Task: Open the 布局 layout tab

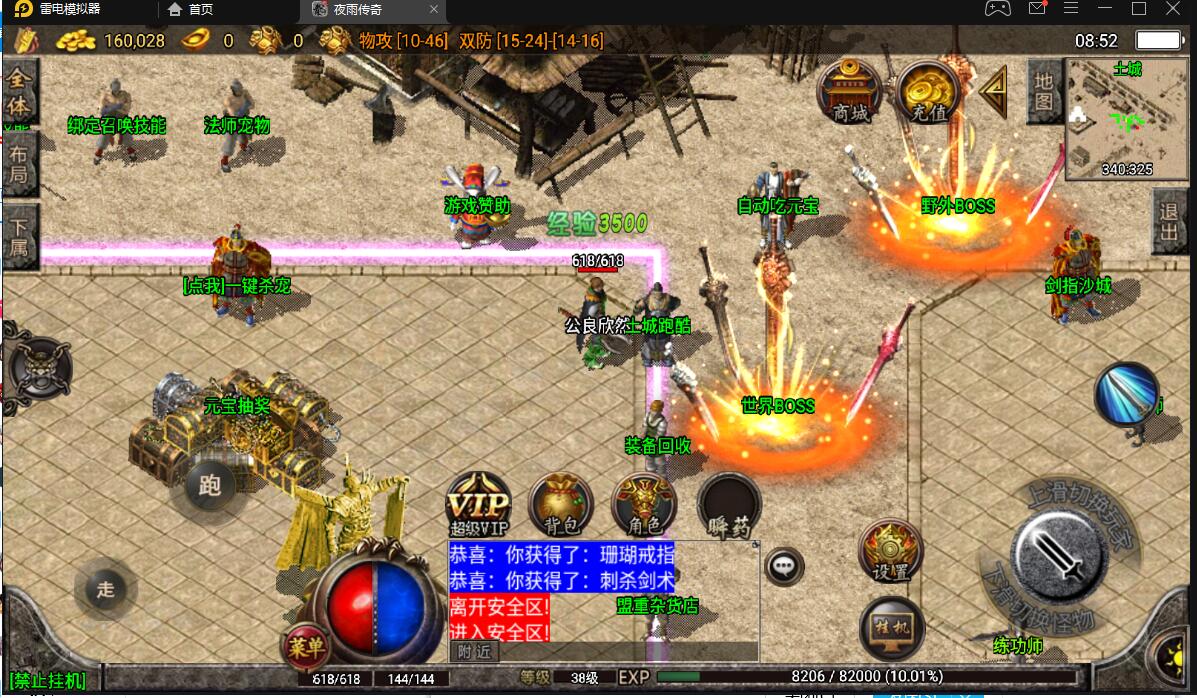Action: pos(19,165)
